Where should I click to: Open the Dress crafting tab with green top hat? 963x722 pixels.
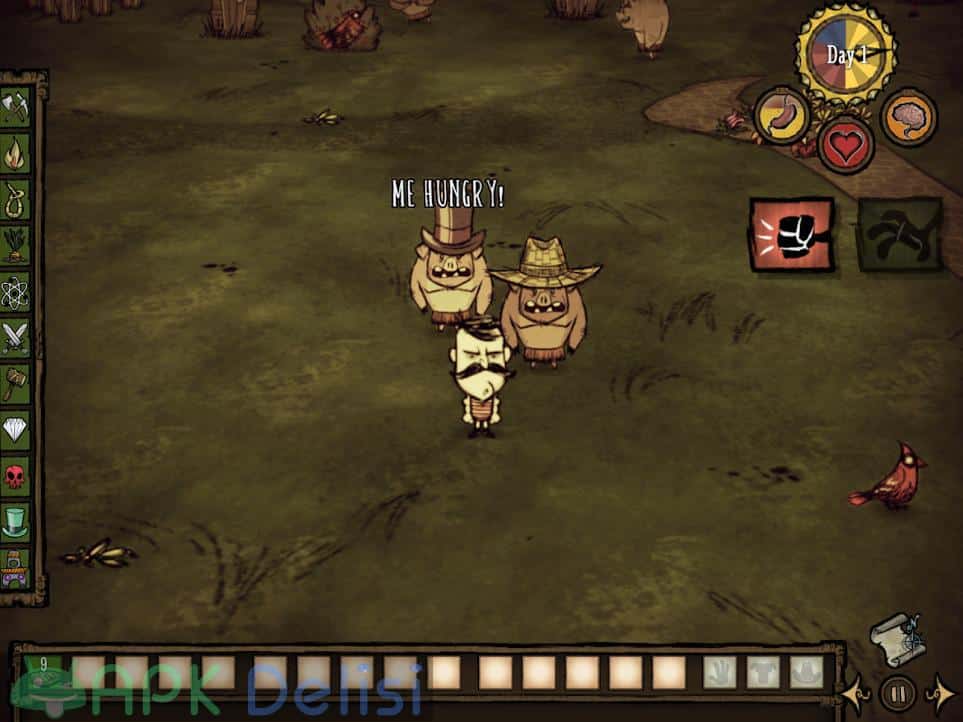16,521
